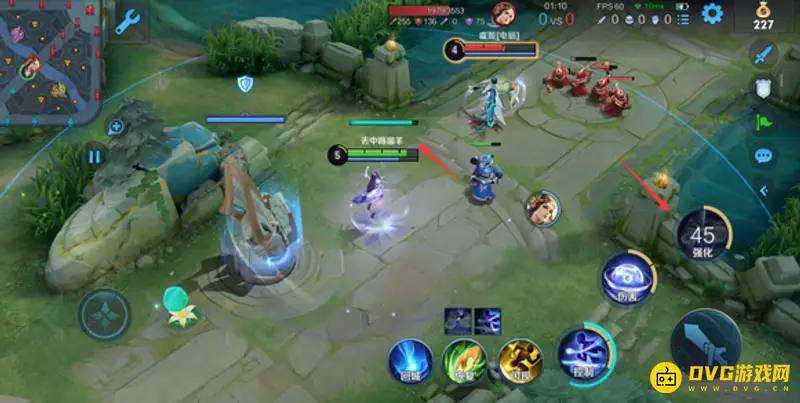This screenshot has width=800, height=403.
Task: Send the shield defend signal
Action: coord(764,88)
